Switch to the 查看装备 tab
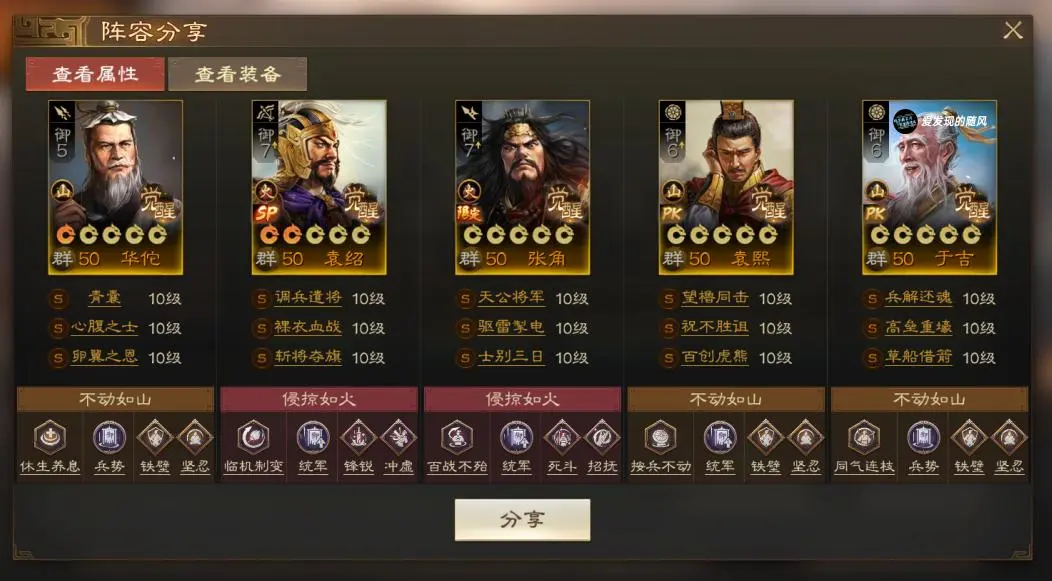The width and height of the screenshot is (1052, 581). click(x=237, y=74)
